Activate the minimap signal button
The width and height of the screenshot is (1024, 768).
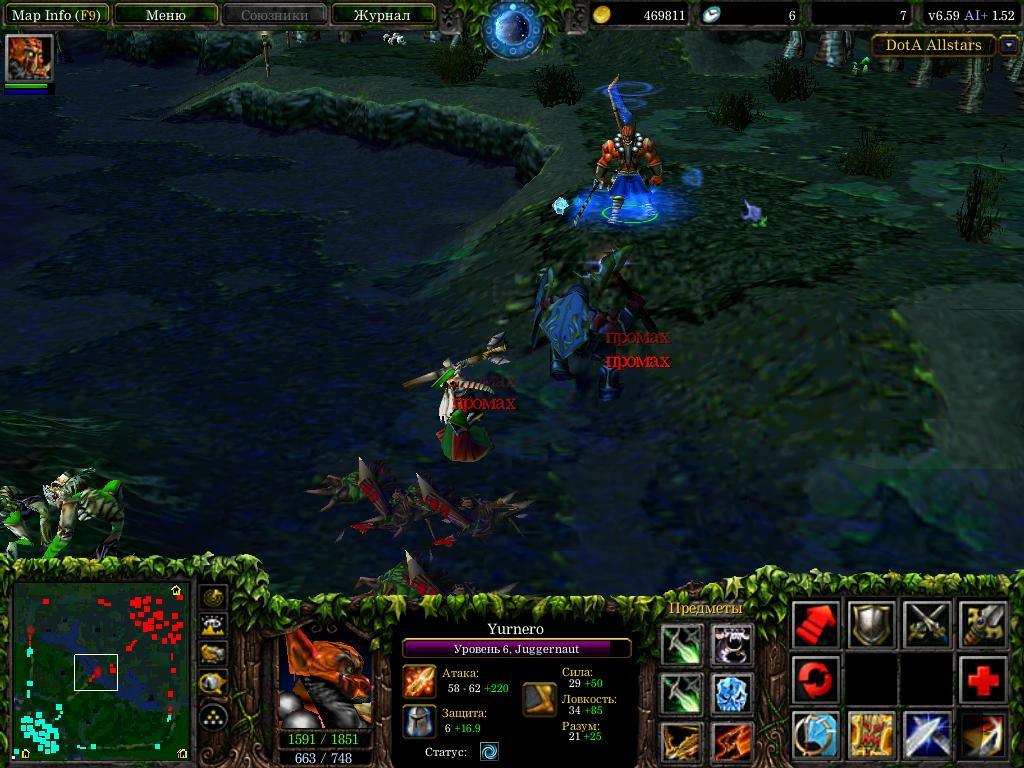214,597
